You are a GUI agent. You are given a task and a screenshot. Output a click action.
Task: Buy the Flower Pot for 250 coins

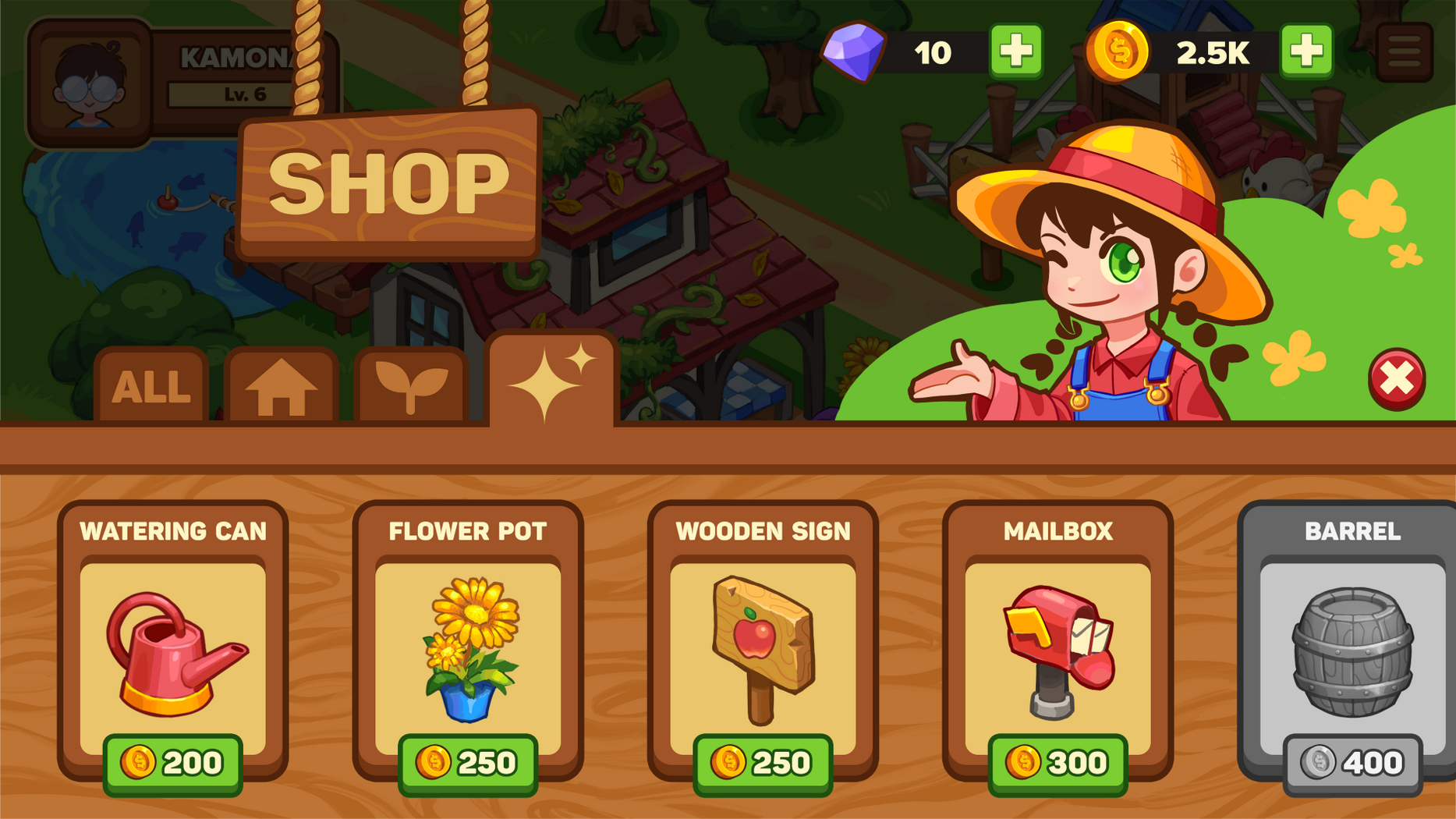(467, 763)
